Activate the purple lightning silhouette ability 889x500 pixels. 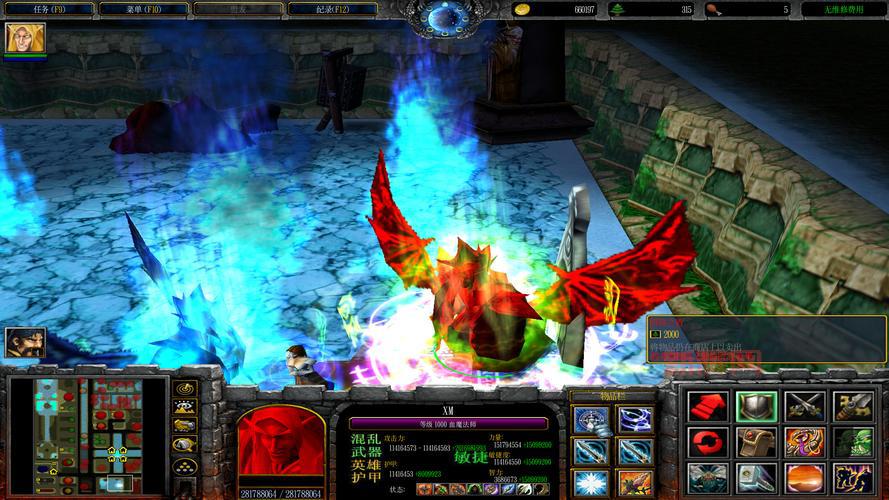pyautogui.click(x=853, y=479)
